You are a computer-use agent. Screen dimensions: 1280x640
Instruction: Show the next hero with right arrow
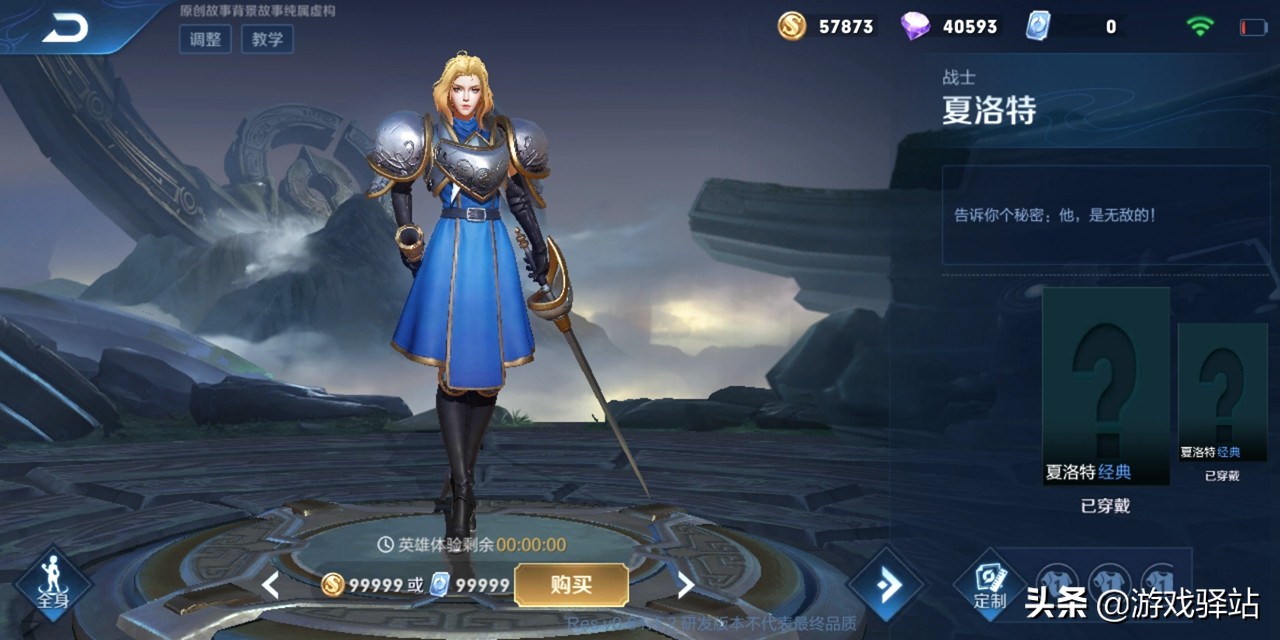tap(686, 585)
